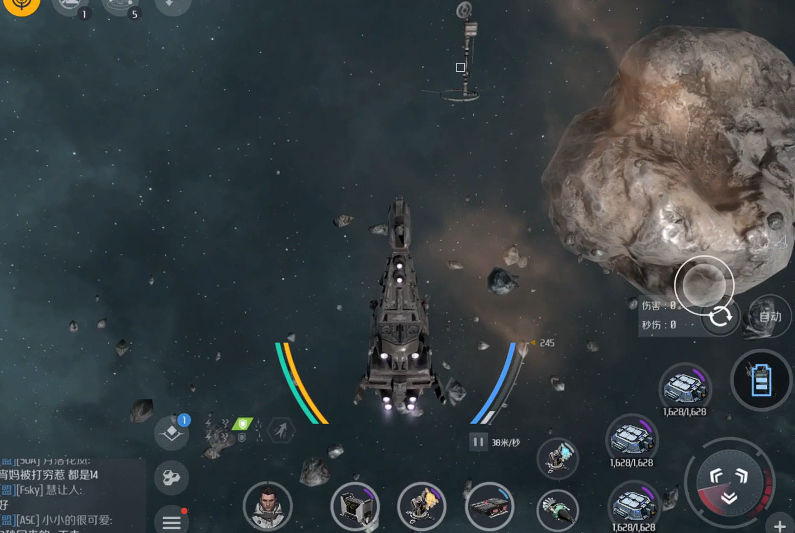Tap the hexagonal arrow autopilot icon

(x=282, y=430)
